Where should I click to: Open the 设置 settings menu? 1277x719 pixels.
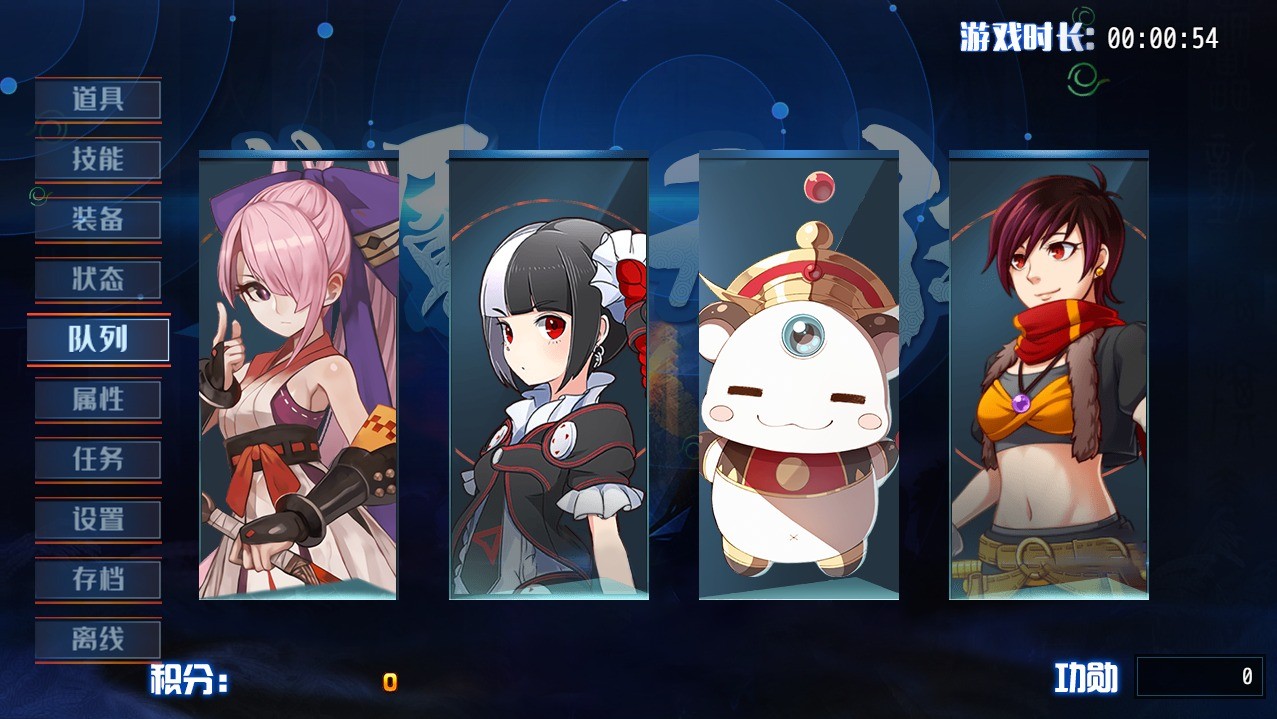[x=98, y=520]
